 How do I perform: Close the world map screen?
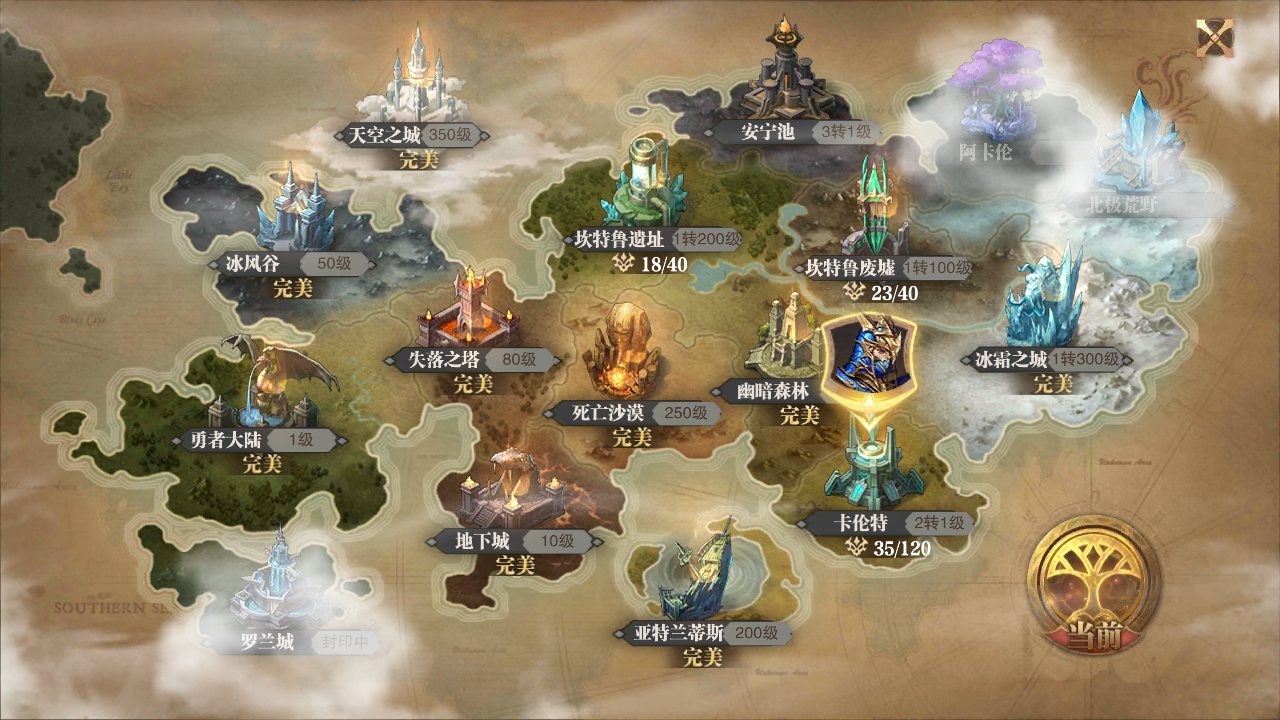[1215, 39]
